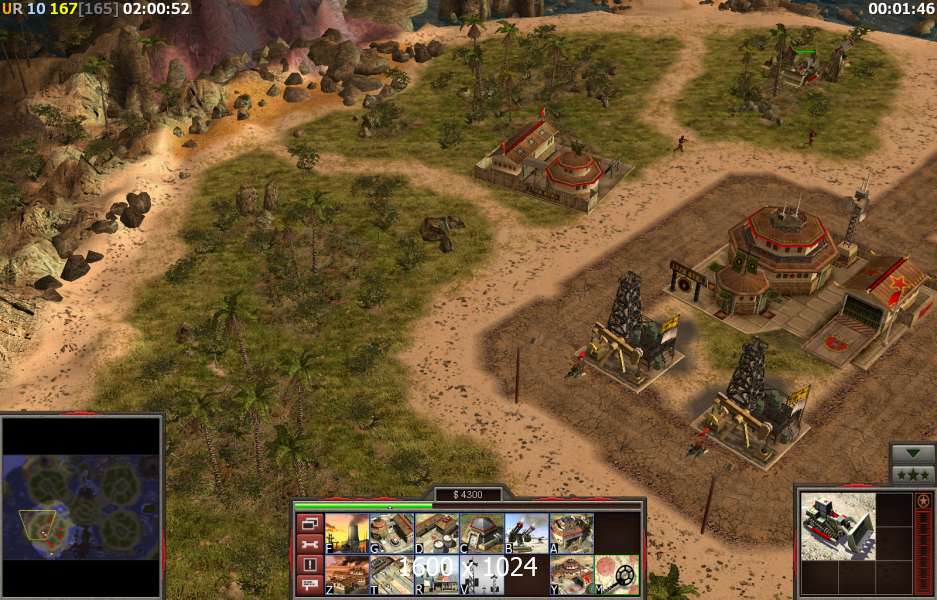Click the exclamation mark alert button
This screenshot has height=600, width=937.
coord(309,564)
